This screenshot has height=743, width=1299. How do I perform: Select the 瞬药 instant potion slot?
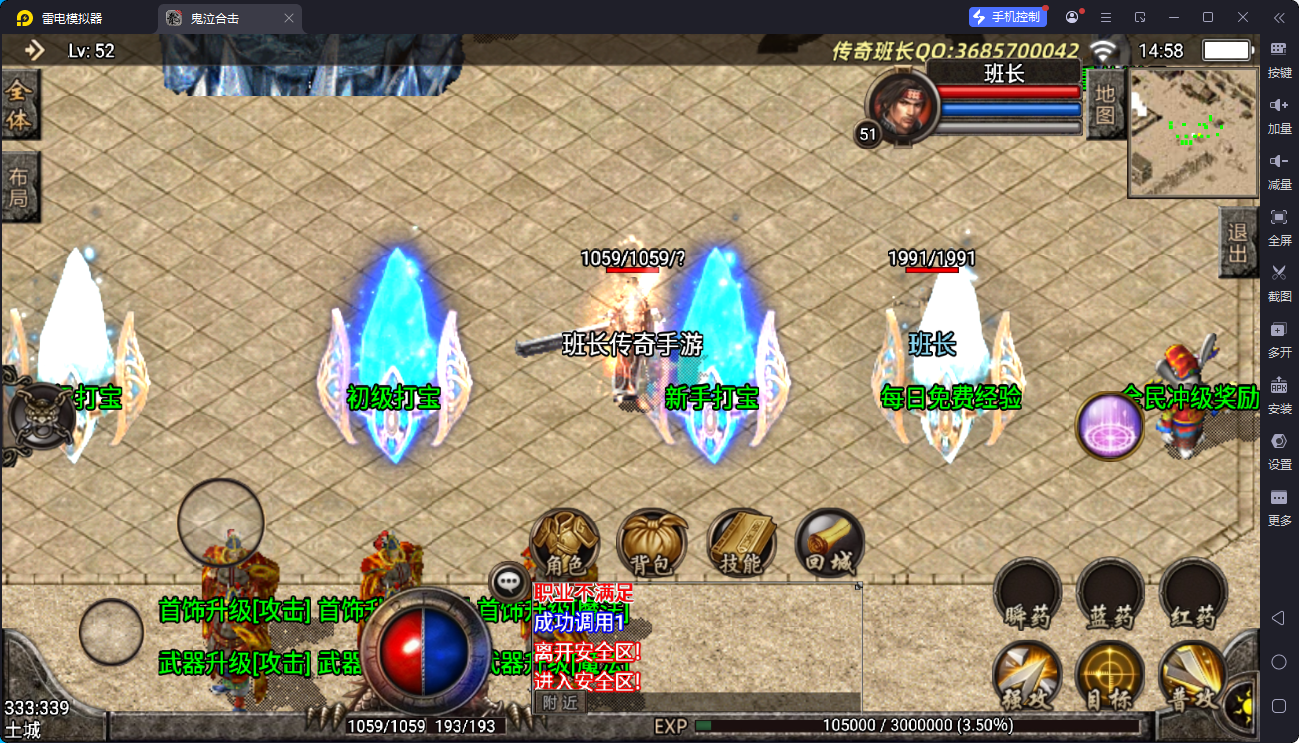pyautogui.click(x=1026, y=594)
